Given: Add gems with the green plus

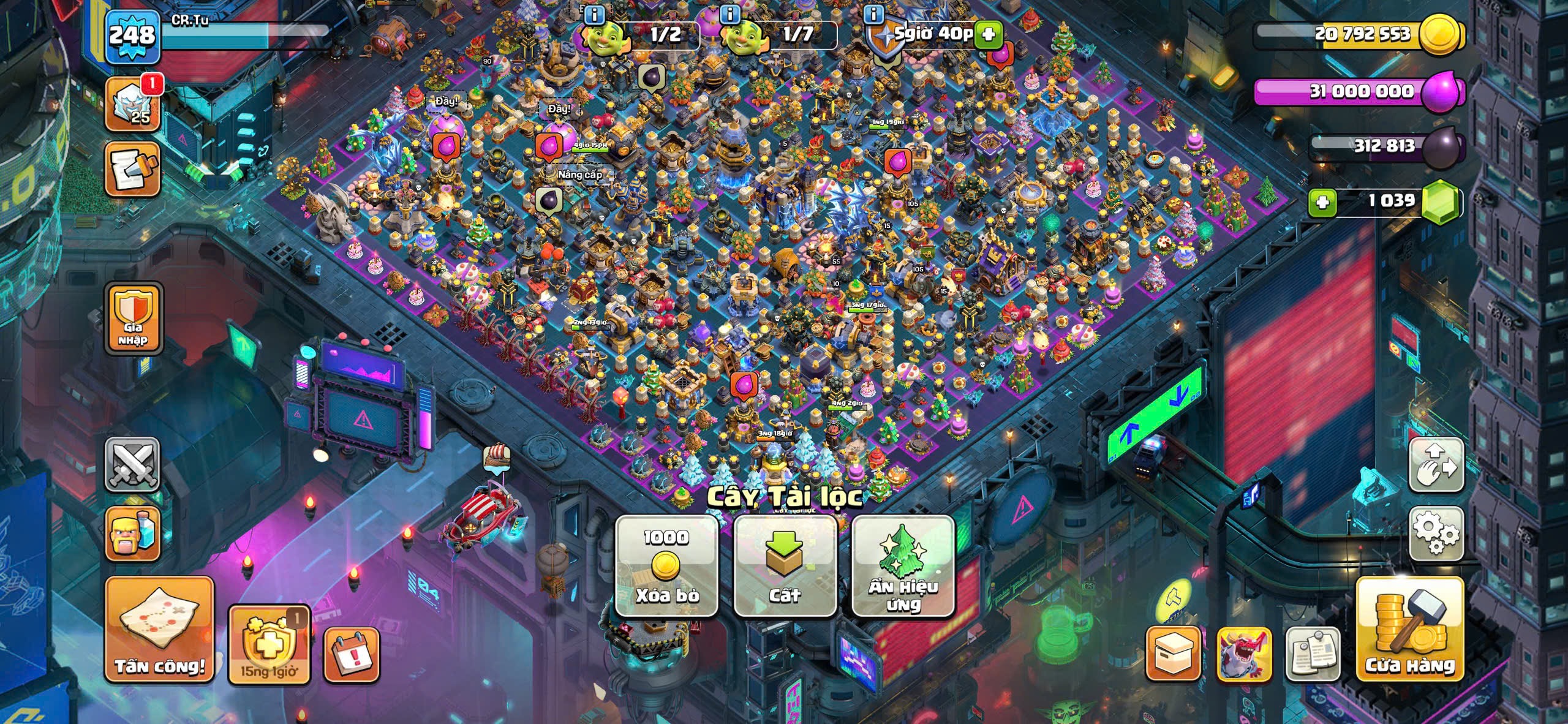Looking at the screenshot, I should click(x=1322, y=202).
